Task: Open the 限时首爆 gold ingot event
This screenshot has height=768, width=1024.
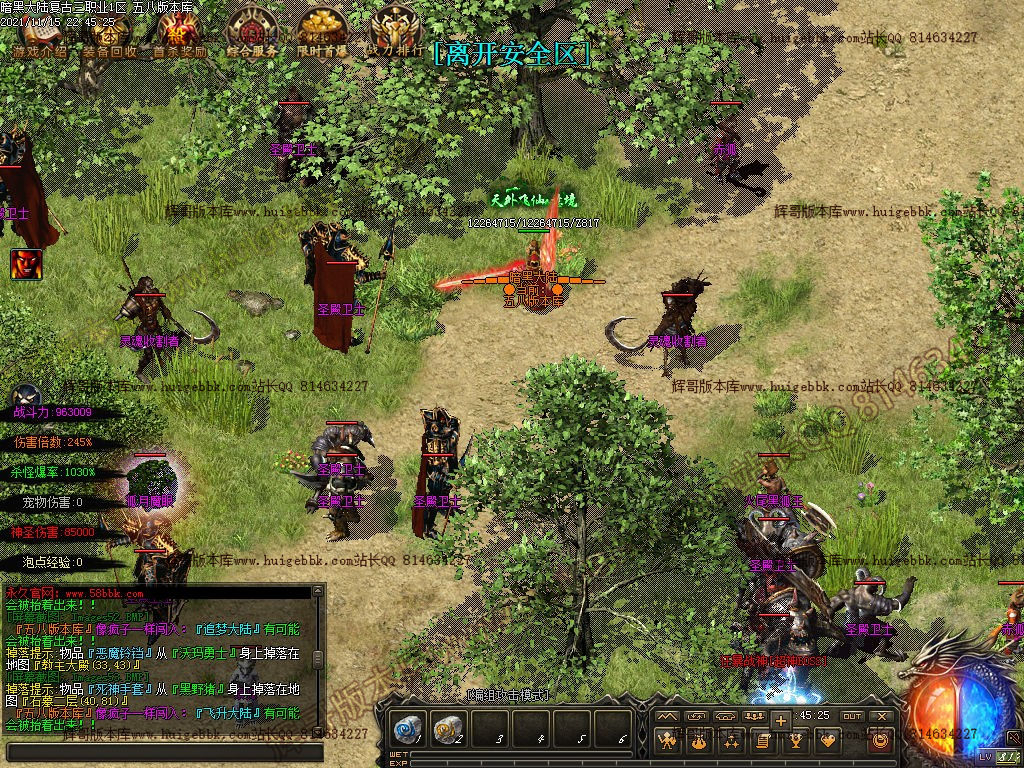Action: coord(322,33)
